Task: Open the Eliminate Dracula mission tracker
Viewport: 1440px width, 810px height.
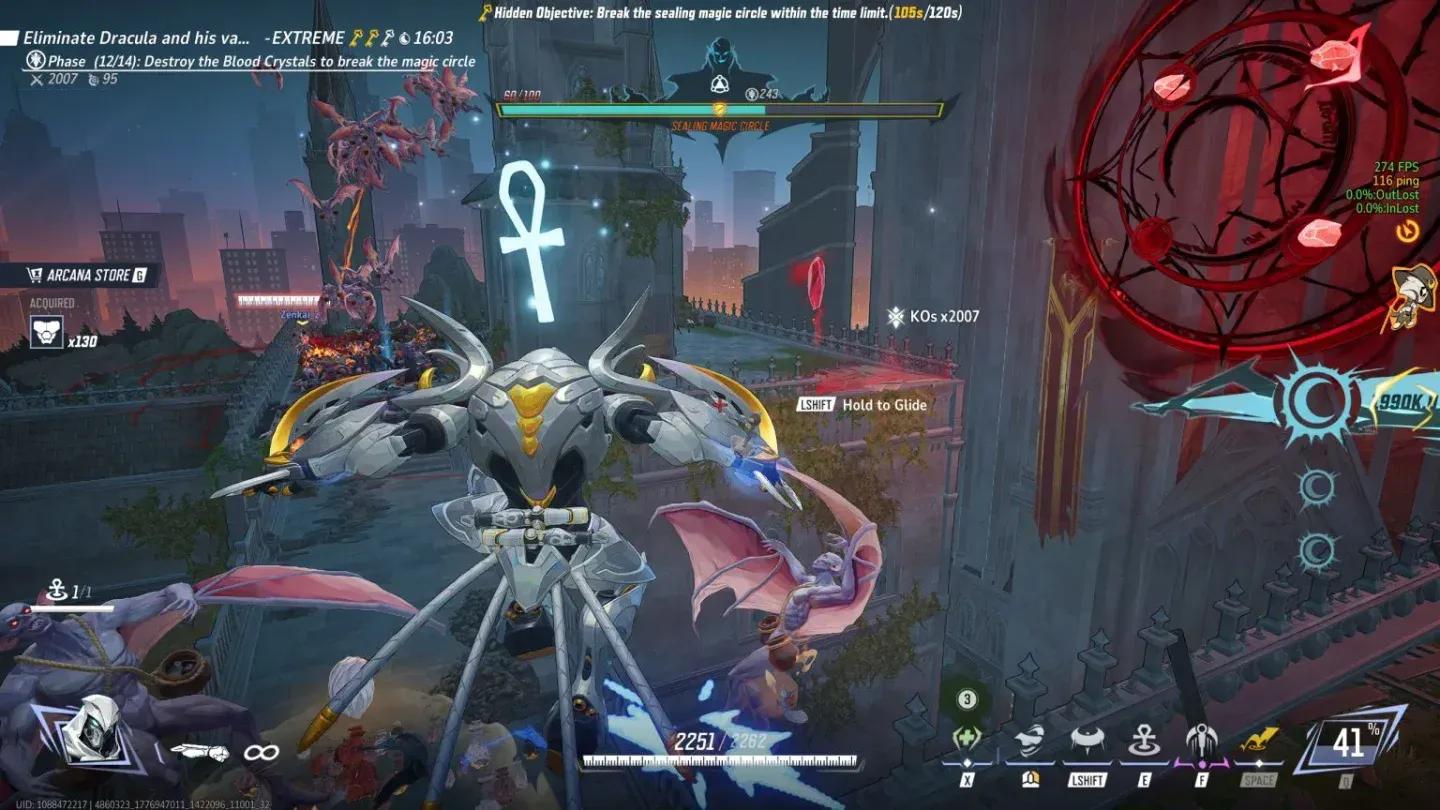Action: click(x=137, y=38)
